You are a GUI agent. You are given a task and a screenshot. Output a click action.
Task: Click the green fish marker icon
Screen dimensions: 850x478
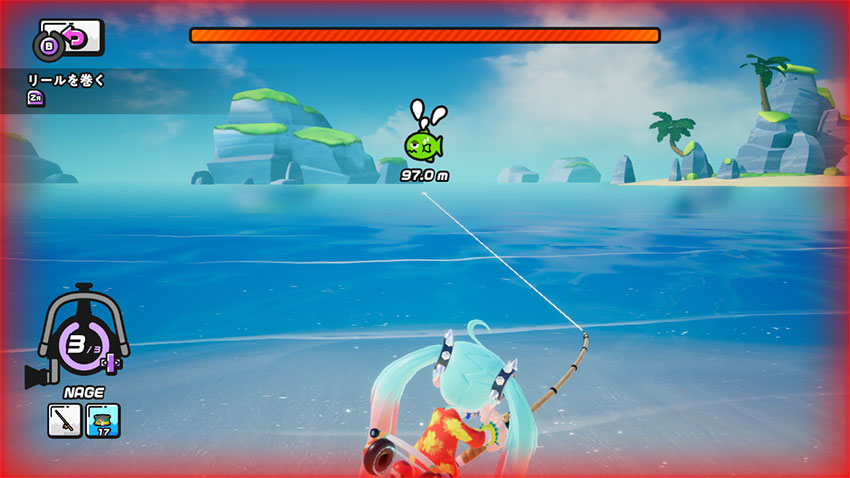coord(422,146)
